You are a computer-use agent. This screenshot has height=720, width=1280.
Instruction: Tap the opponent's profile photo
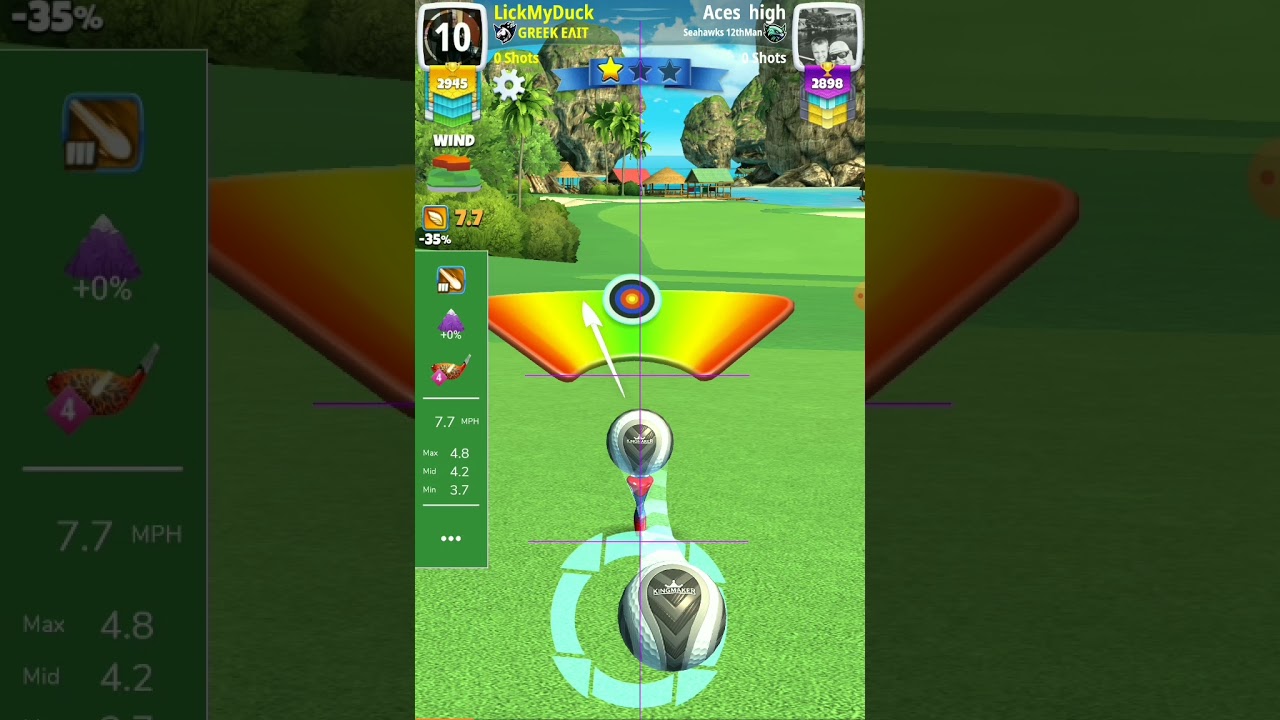(x=828, y=37)
